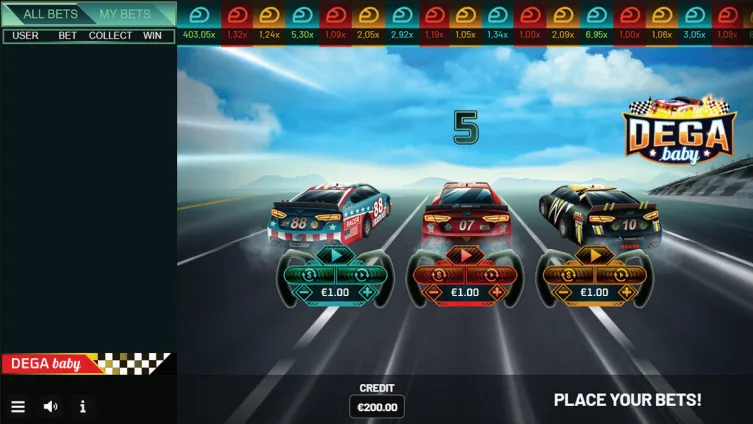Image resolution: width=753 pixels, height=424 pixels.
Task: Show the game info page
Action: (82, 407)
